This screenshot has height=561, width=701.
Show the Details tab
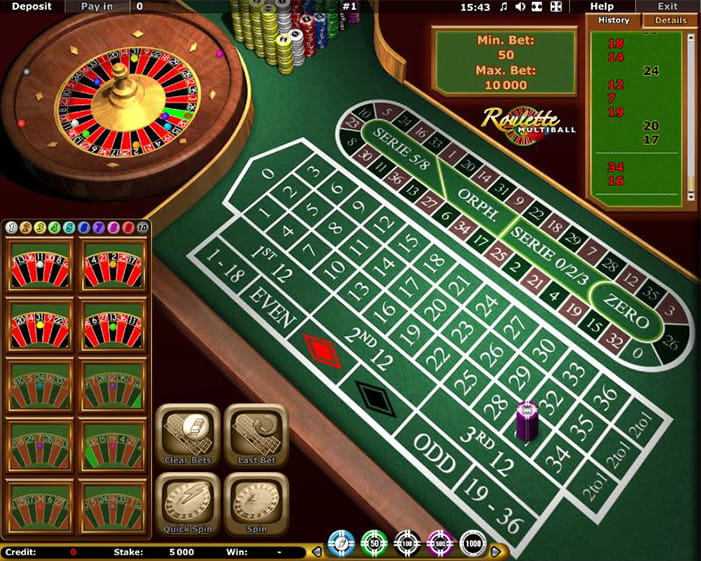click(x=669, y=20)
